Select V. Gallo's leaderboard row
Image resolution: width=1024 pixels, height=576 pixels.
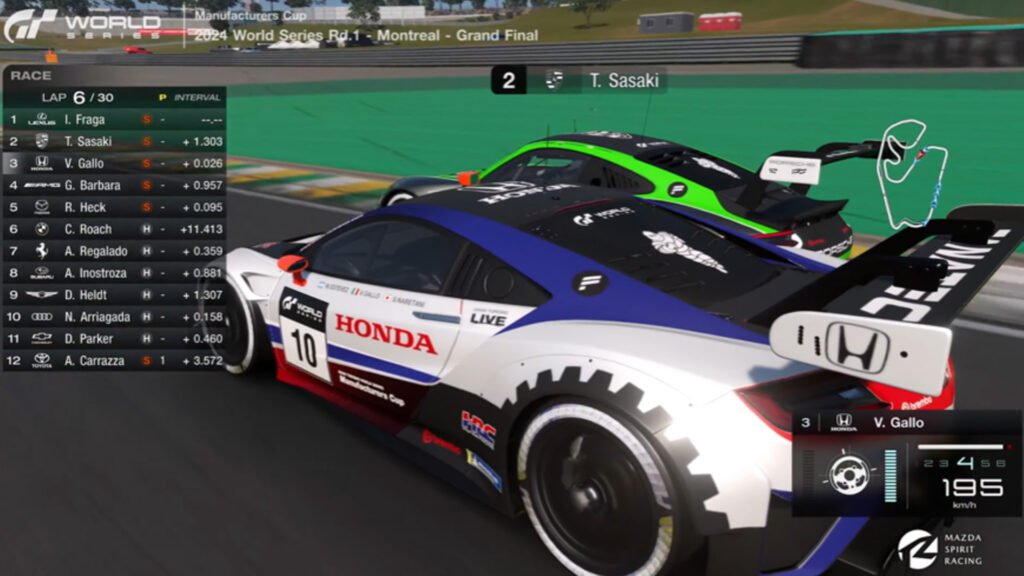pyautogui.click(x=114, y=163)
